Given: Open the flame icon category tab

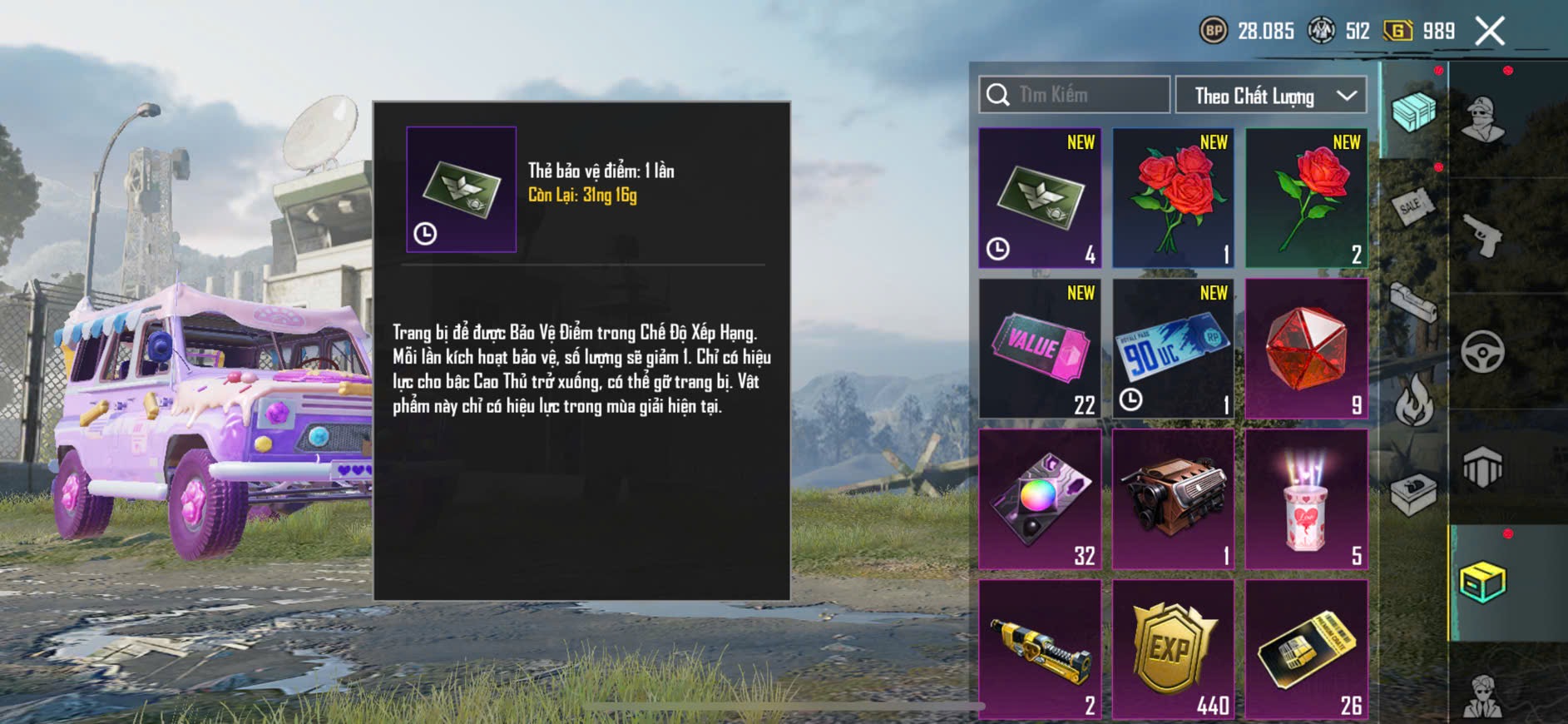Looking at the screenshot, I should (x=1413, y=400).
